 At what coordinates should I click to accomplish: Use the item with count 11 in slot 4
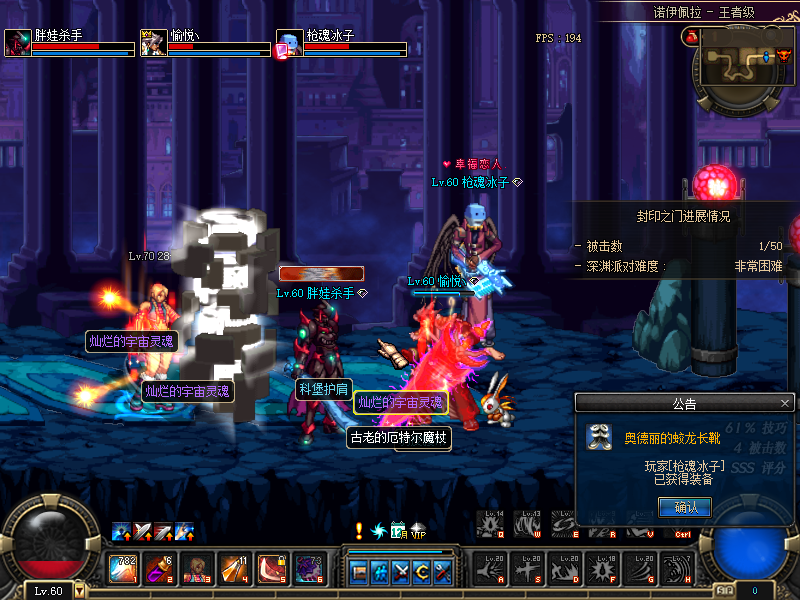[234, 568]
